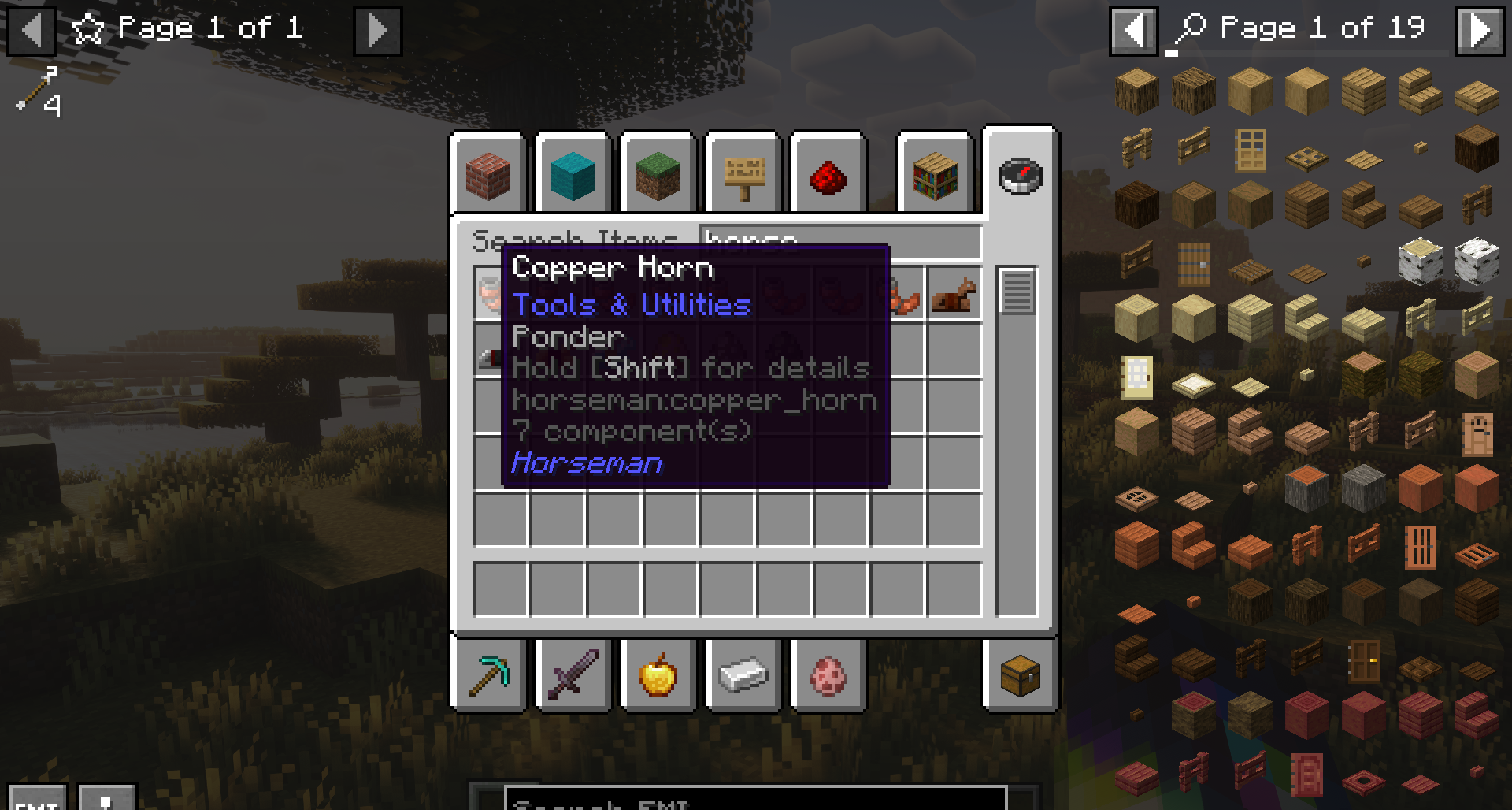The image size is (1512, 810).
Task: Switch to the sword Combat tab
Action: [573, 675]
